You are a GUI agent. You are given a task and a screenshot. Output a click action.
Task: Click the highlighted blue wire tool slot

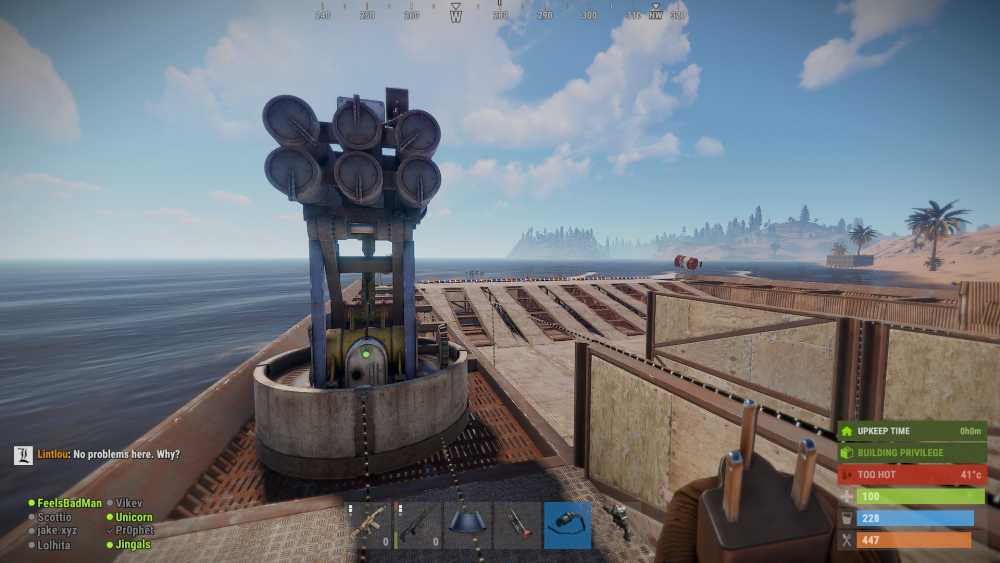click(x=567, y=525)
